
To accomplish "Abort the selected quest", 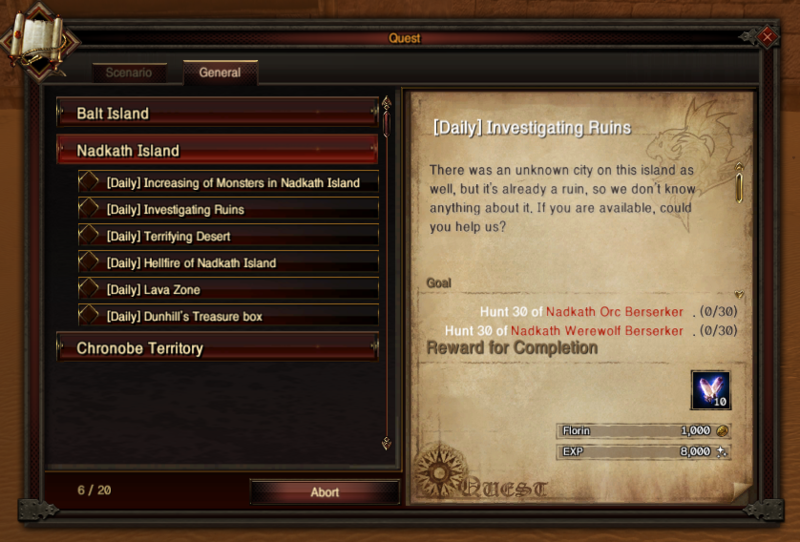I will (324, 492).
